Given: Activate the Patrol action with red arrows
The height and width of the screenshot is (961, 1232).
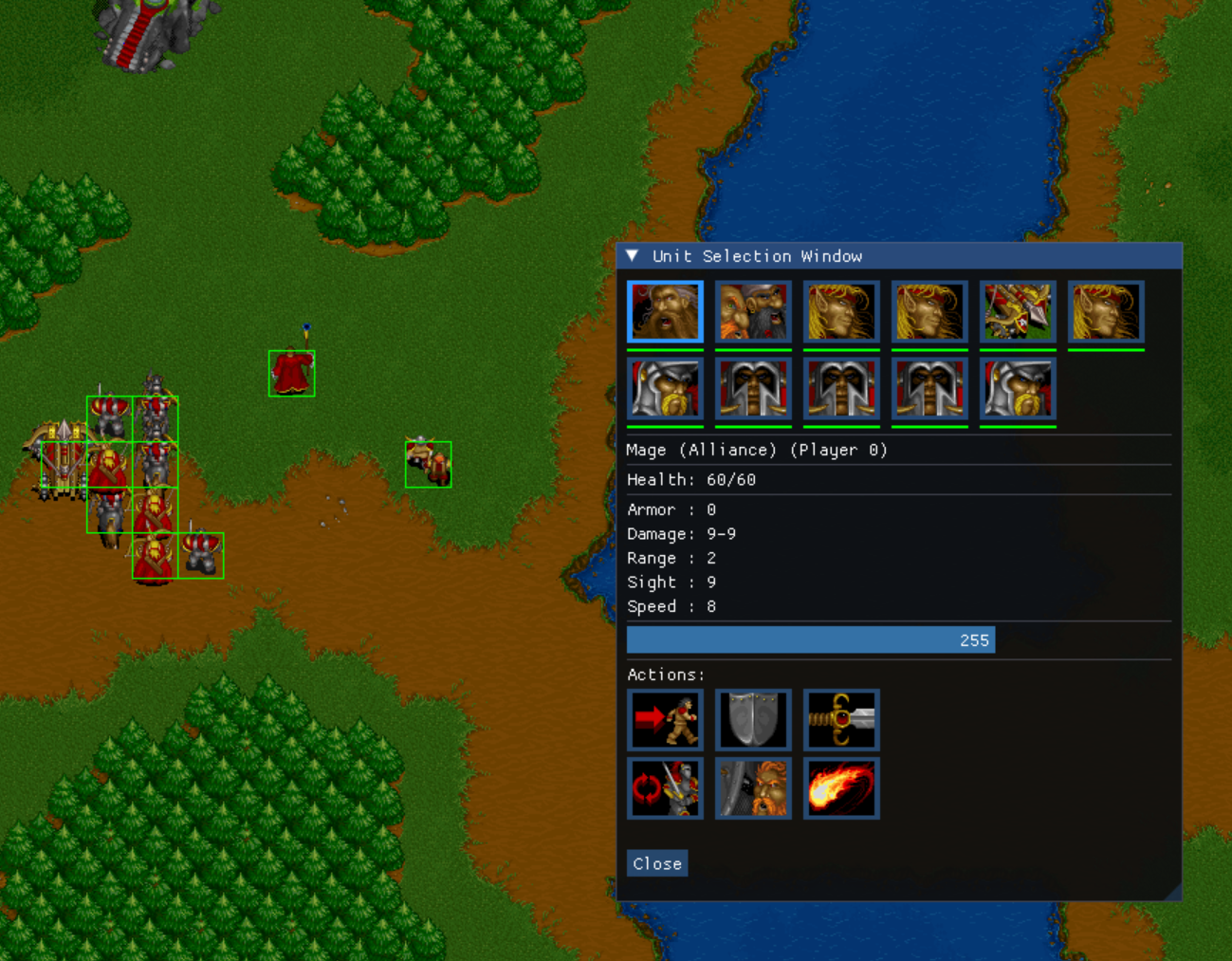Looking at the screenshot, I should tap(665, 788).
